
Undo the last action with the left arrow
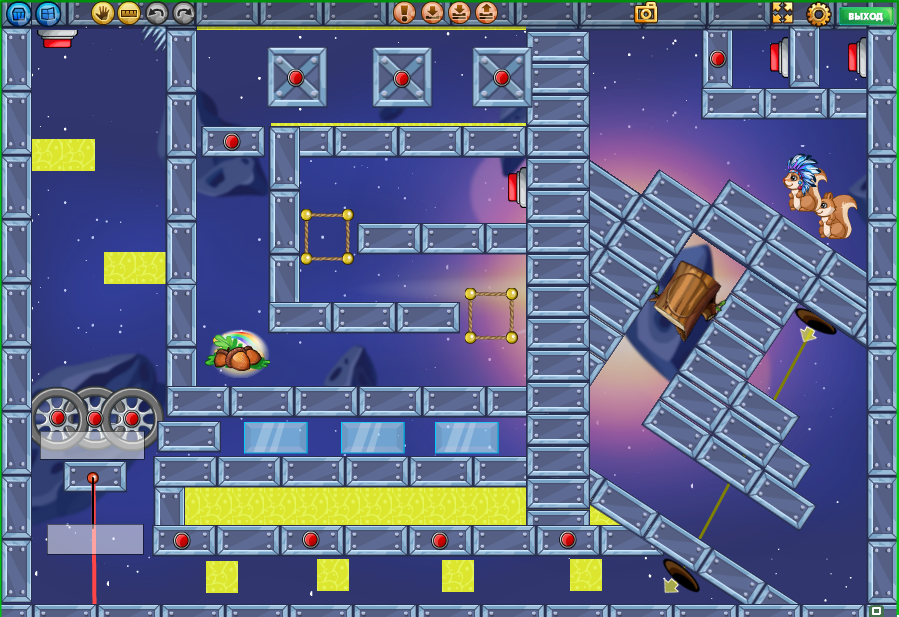tap(156, 13)
